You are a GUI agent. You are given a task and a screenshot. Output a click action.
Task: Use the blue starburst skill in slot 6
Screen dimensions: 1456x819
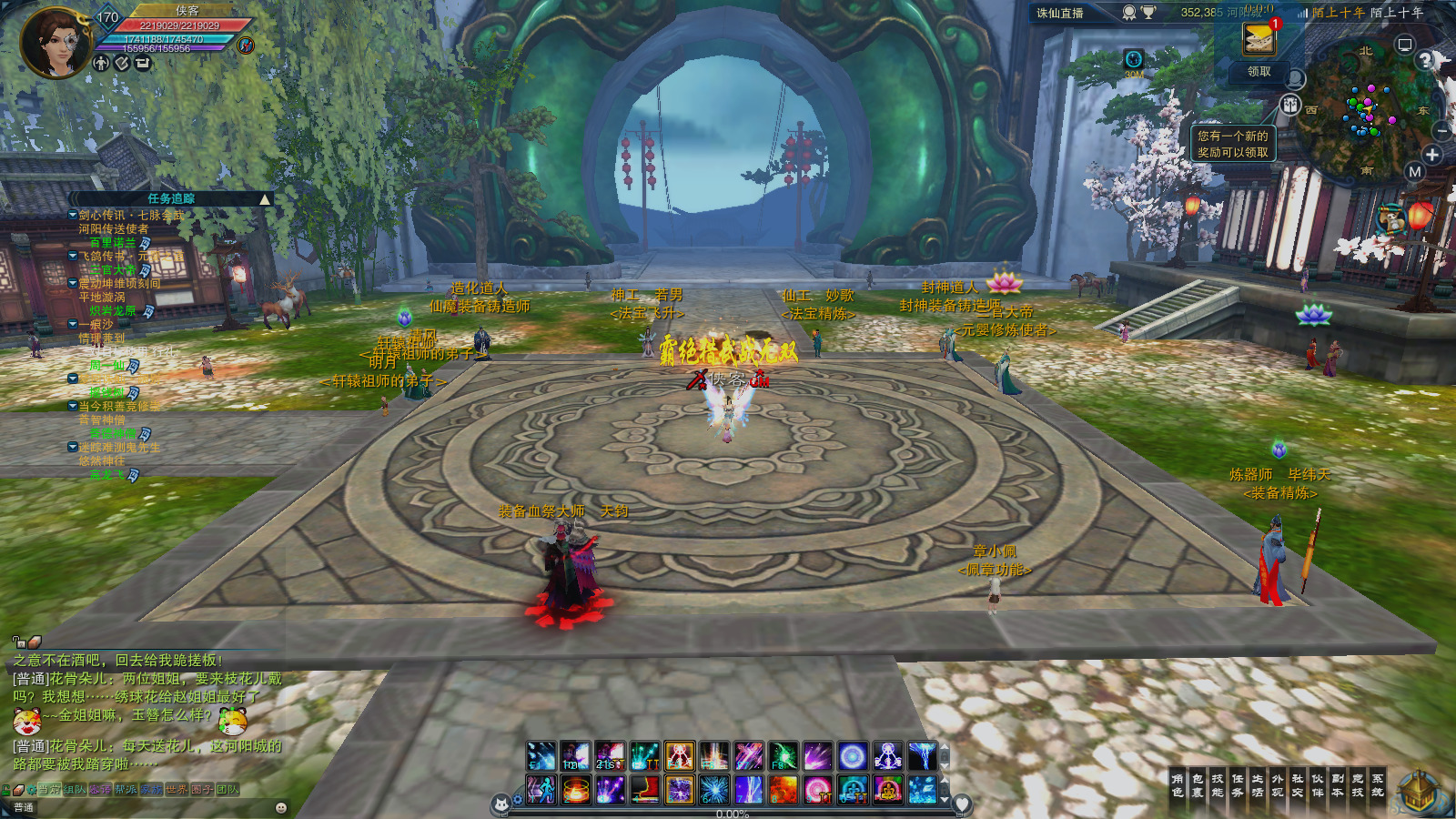coord(714,790)
